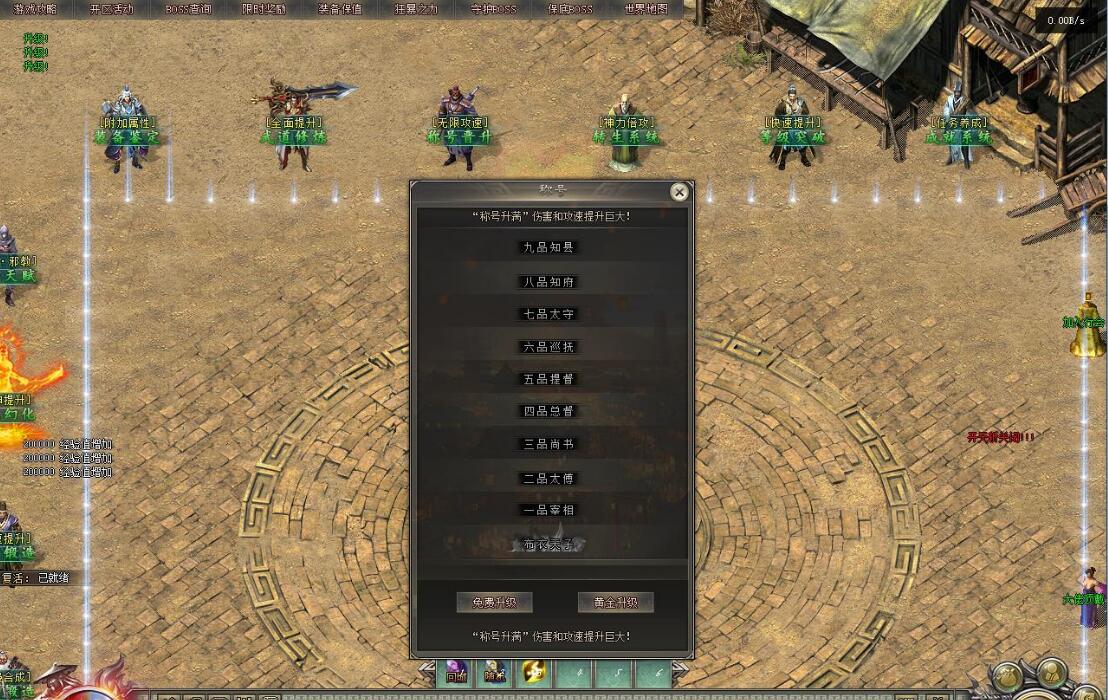Select the 一品宰相 title row
The height and width of the screenshot is (700, 1108).
click(550, 510)
